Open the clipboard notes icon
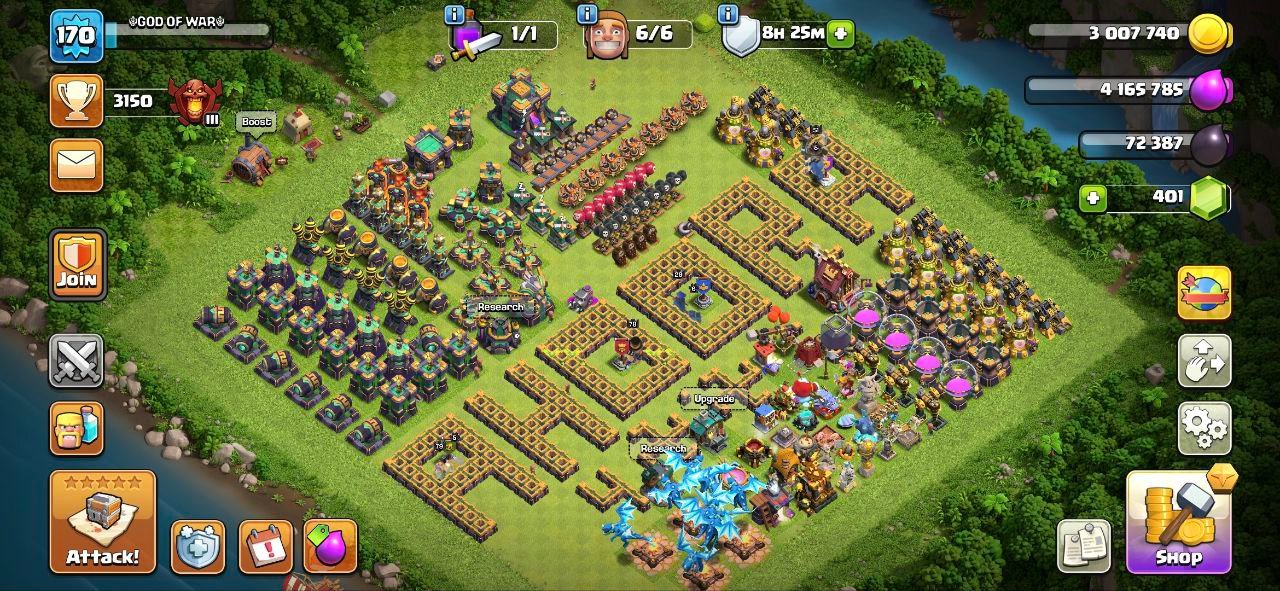 coord(1085,546)
